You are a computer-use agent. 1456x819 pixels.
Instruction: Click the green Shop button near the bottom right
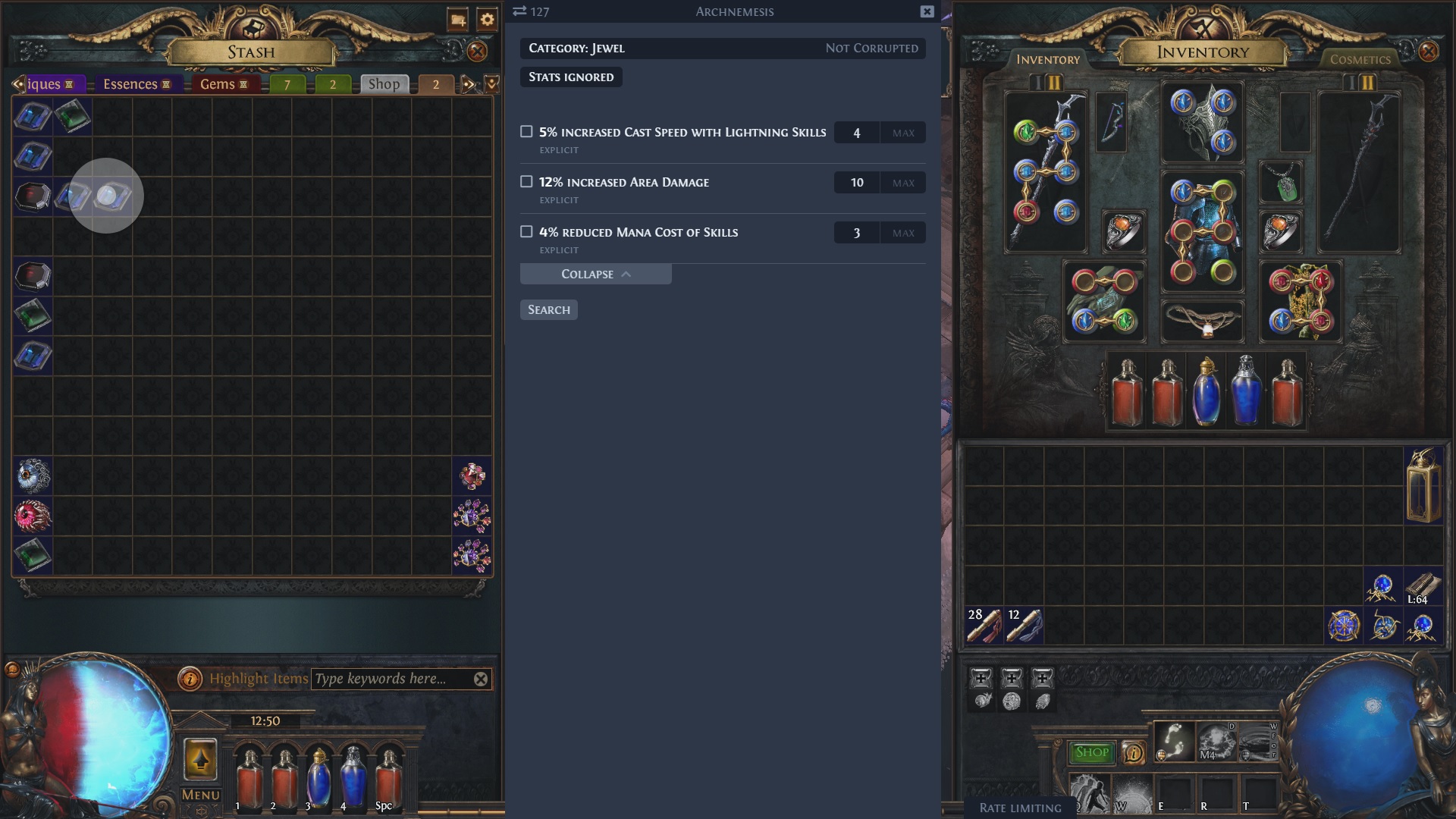(1092, 752)
